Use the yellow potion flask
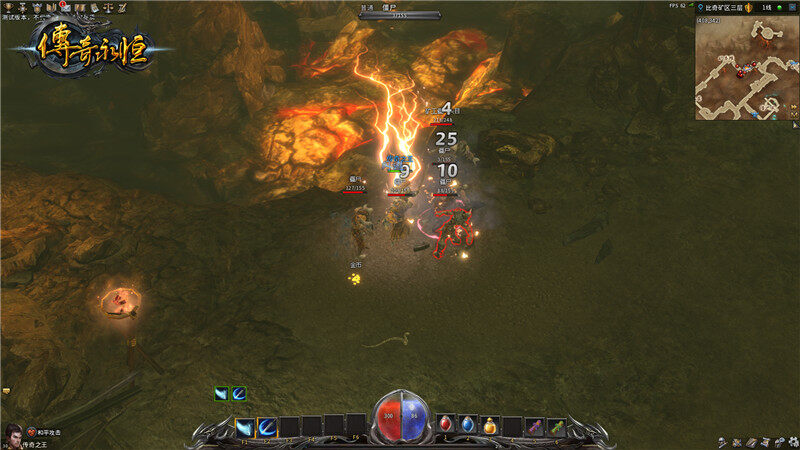 490,425
